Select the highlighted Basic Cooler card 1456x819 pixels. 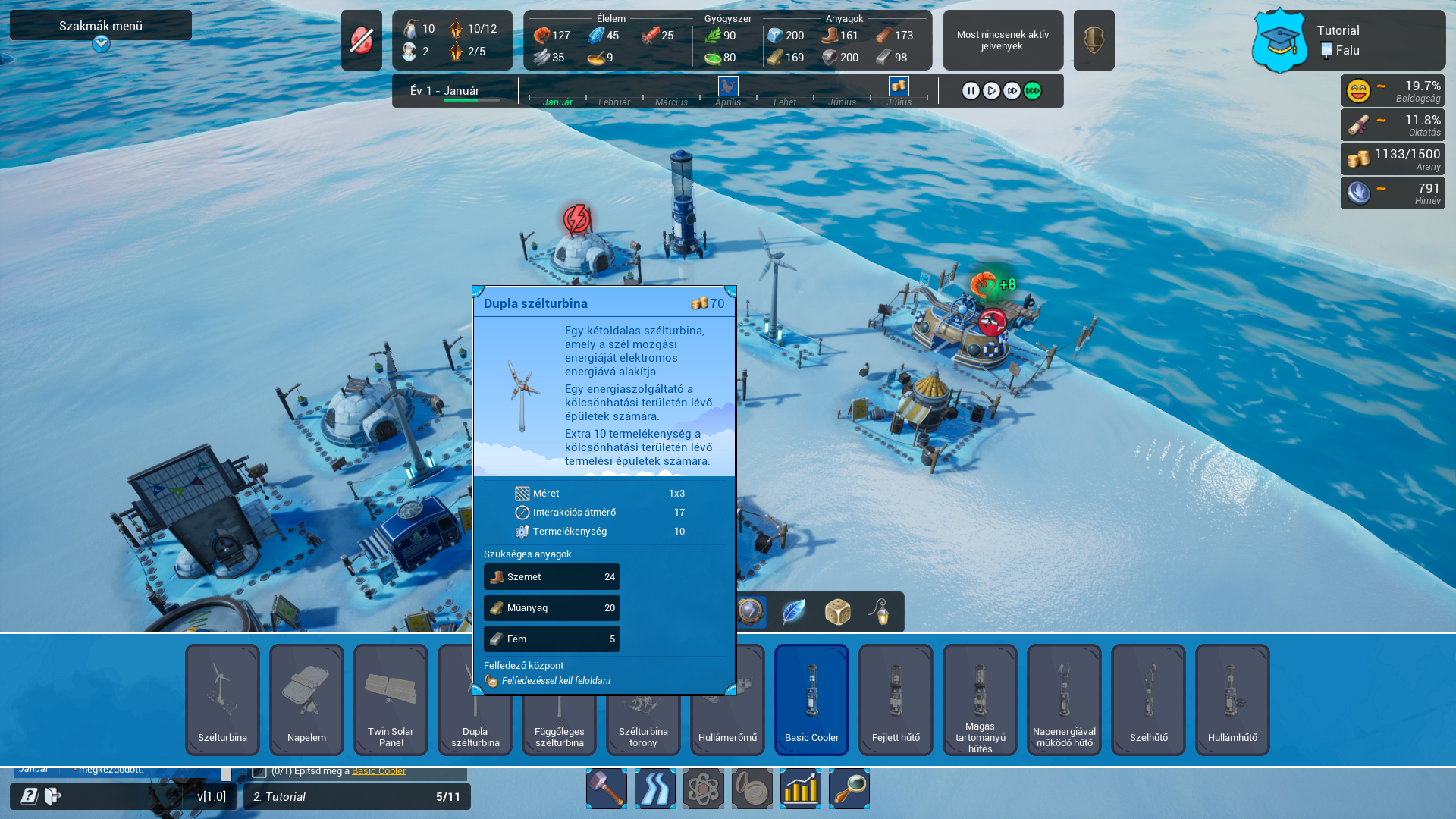(x=811, y=699)
